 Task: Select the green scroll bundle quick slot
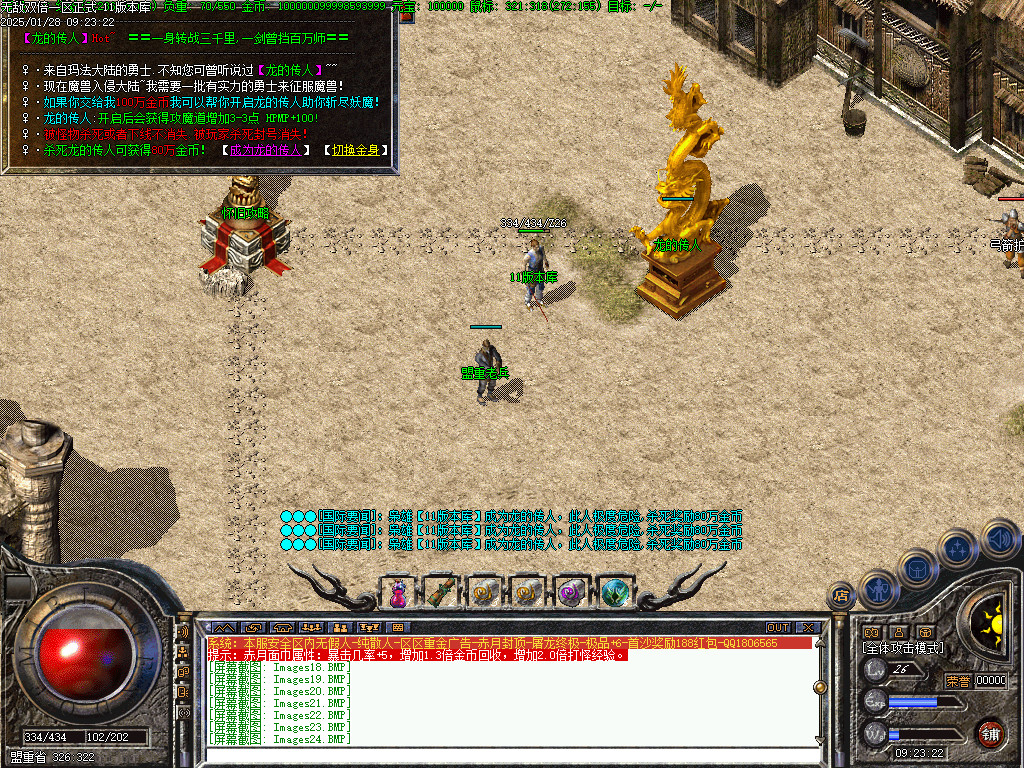click(x=441, y=592)
